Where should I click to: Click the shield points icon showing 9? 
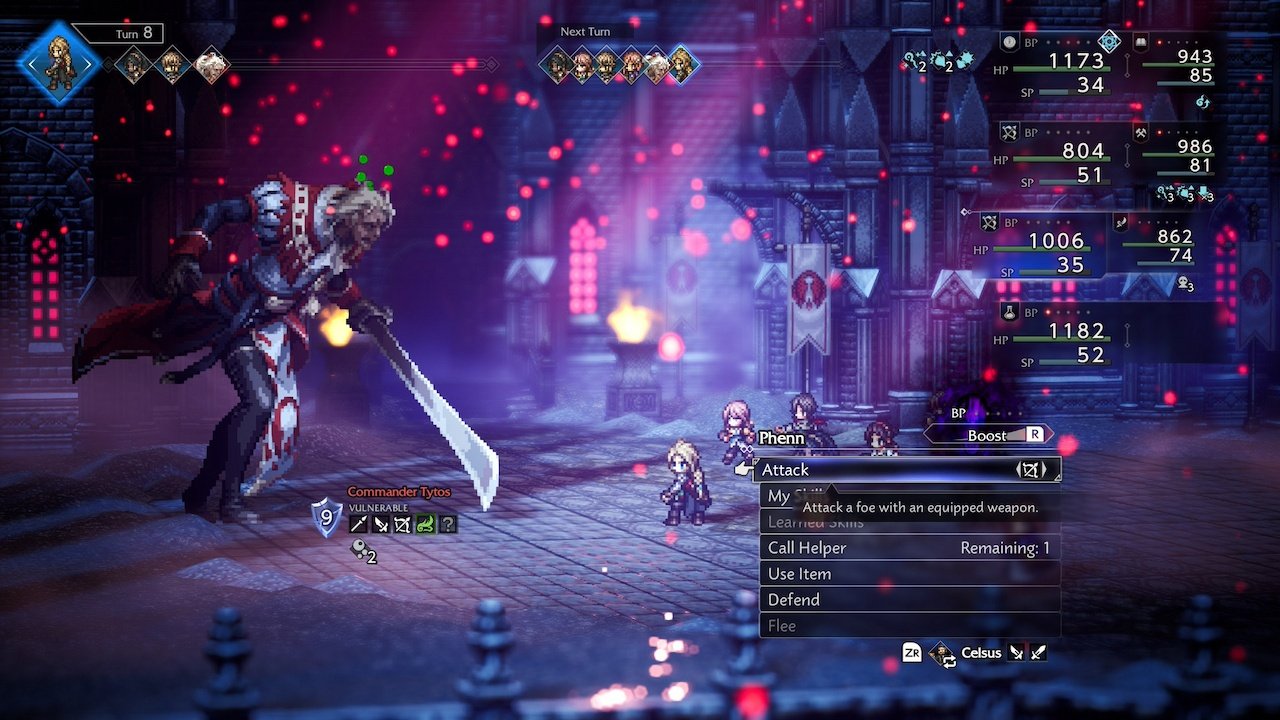click(x=326, y=517)
